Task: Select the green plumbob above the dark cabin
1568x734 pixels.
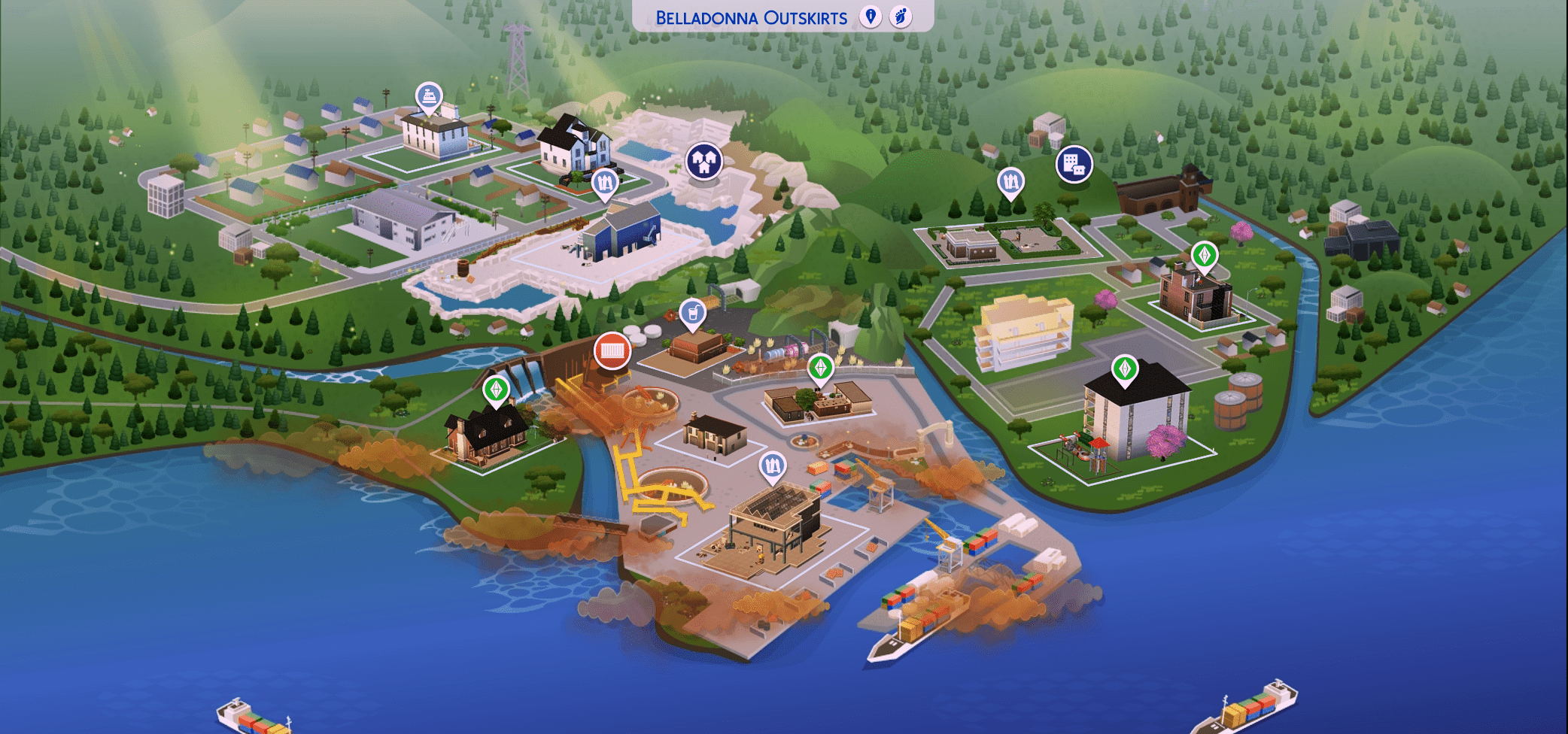Action: 496,390
